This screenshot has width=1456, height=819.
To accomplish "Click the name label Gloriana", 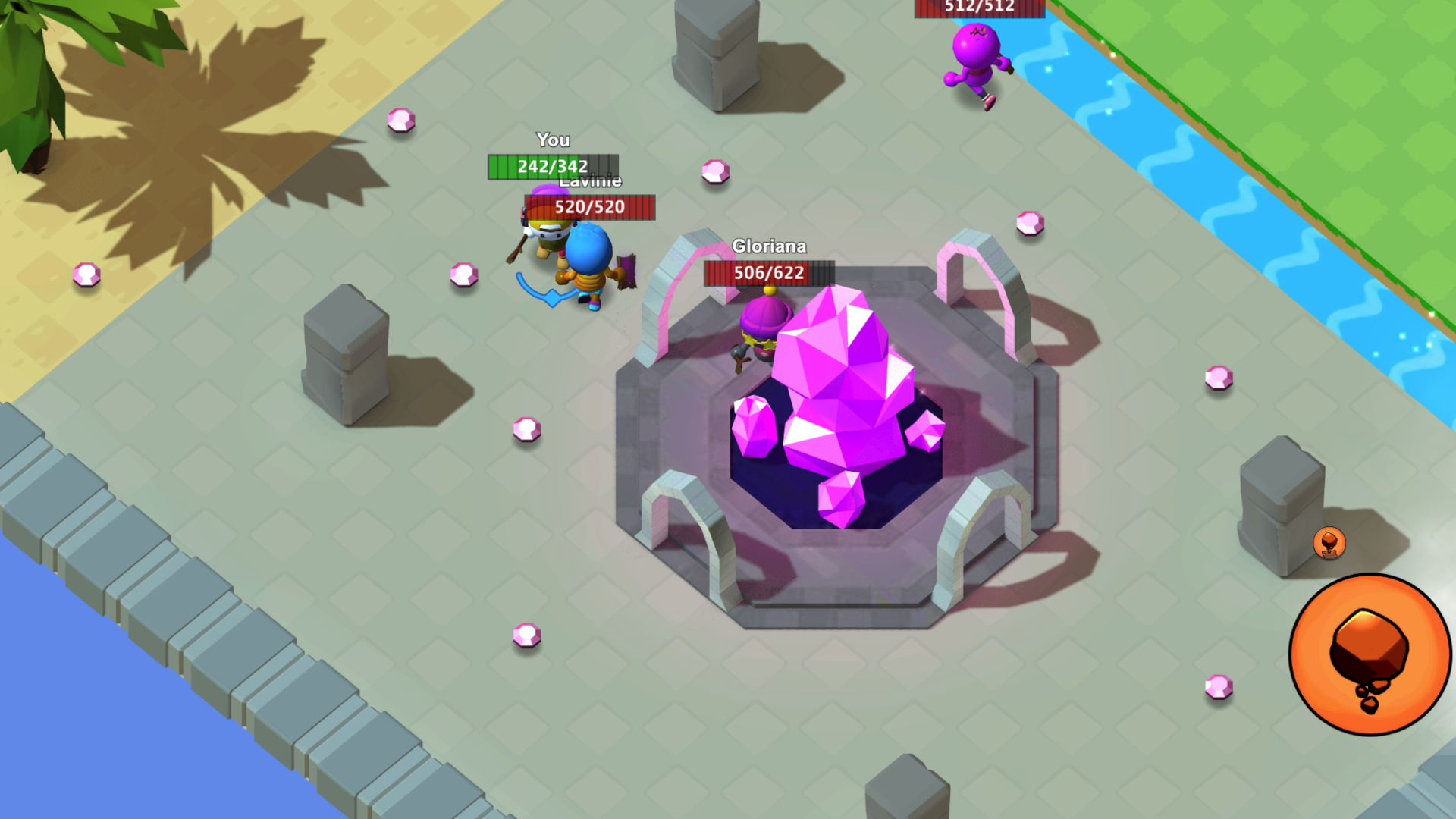I will pyautogui.click(x=770, y=246).
